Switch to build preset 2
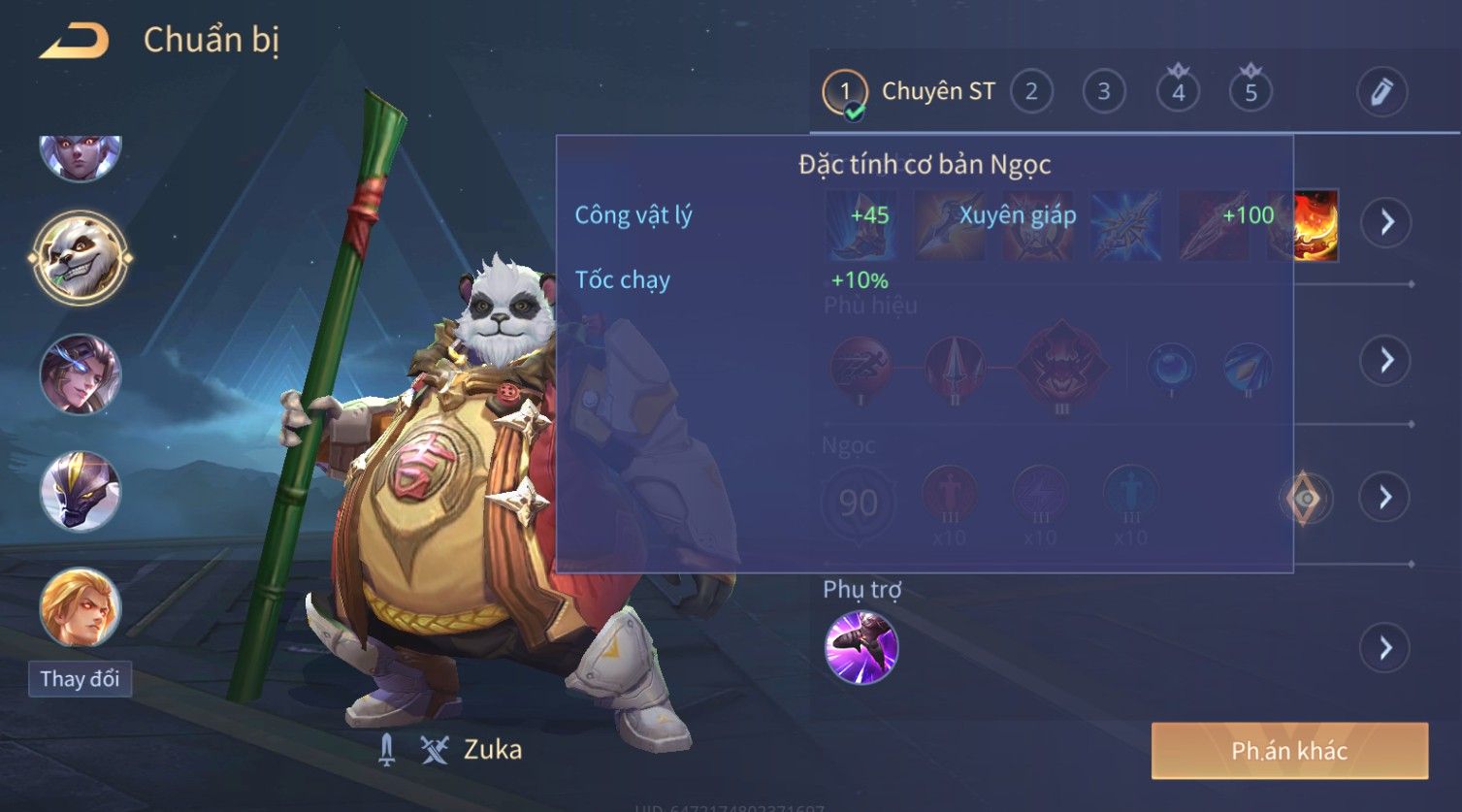The image size is (1462, 812). coord(1031,92)
